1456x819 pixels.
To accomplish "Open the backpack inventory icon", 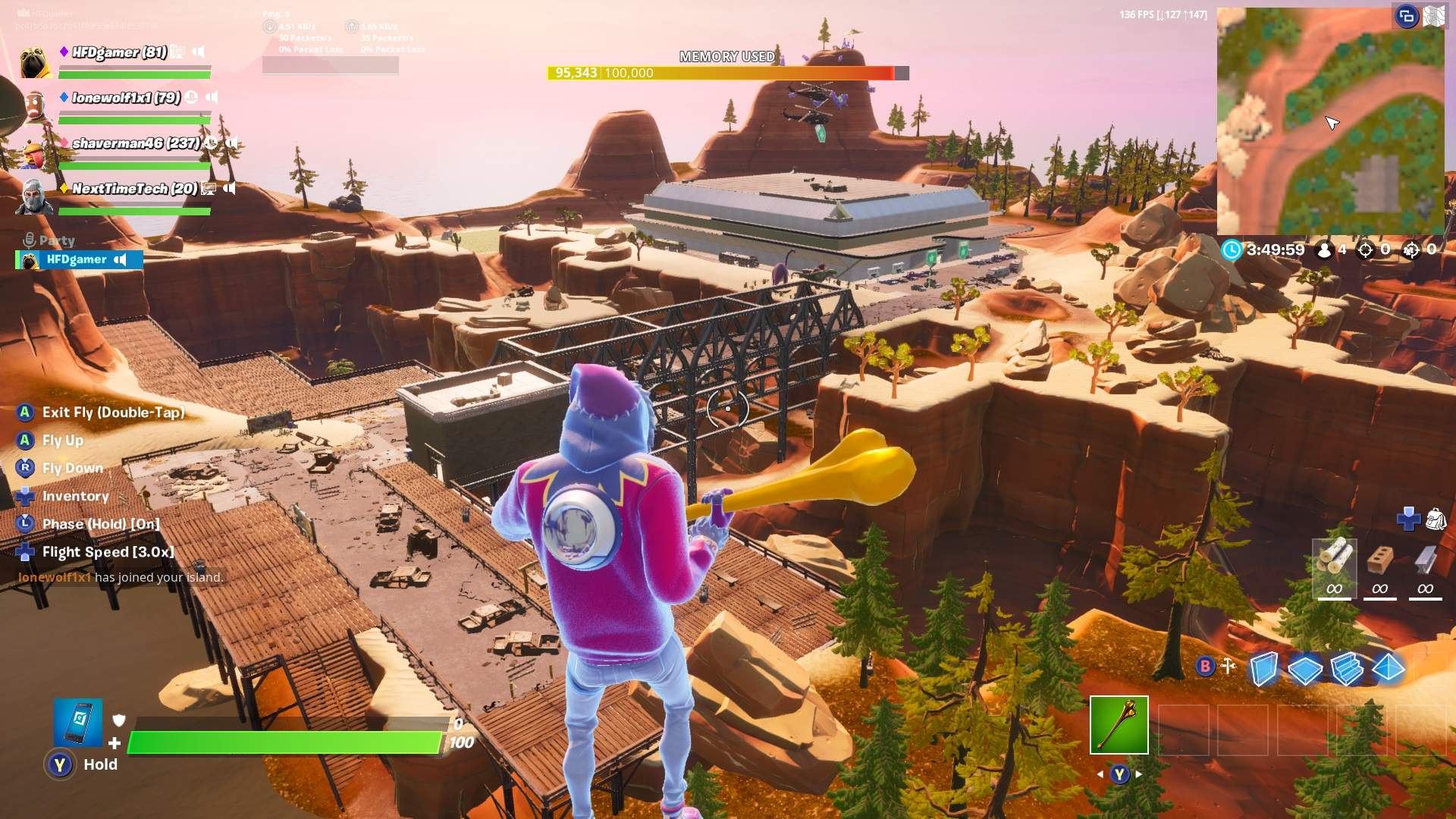I will [1436, 519].
